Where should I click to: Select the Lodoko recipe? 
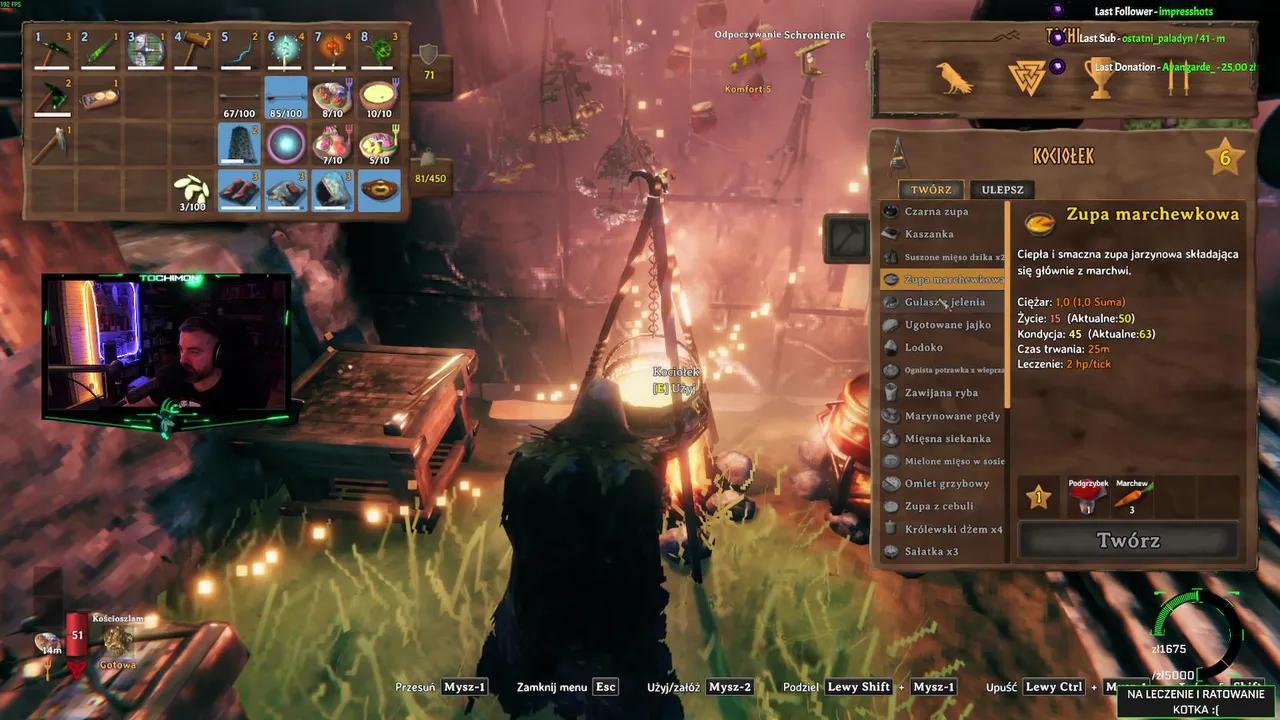coord(924,348)
